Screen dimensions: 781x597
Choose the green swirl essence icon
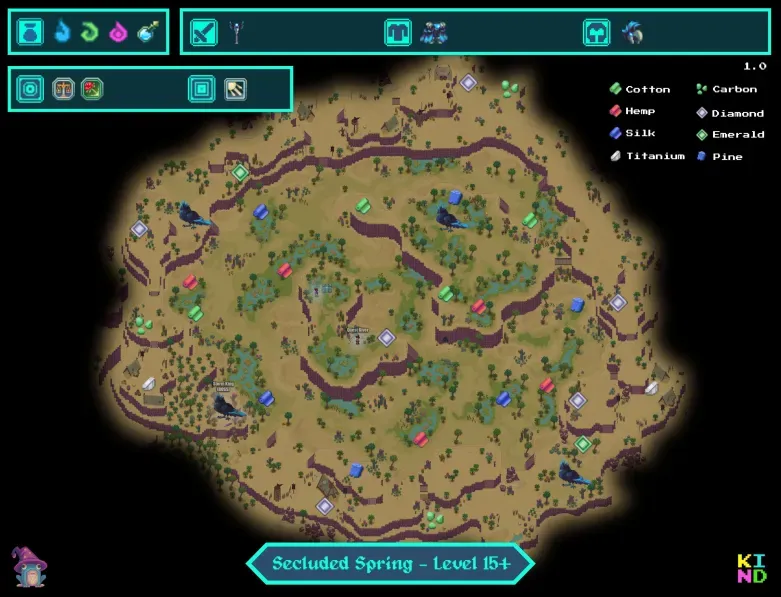point(90,33)
